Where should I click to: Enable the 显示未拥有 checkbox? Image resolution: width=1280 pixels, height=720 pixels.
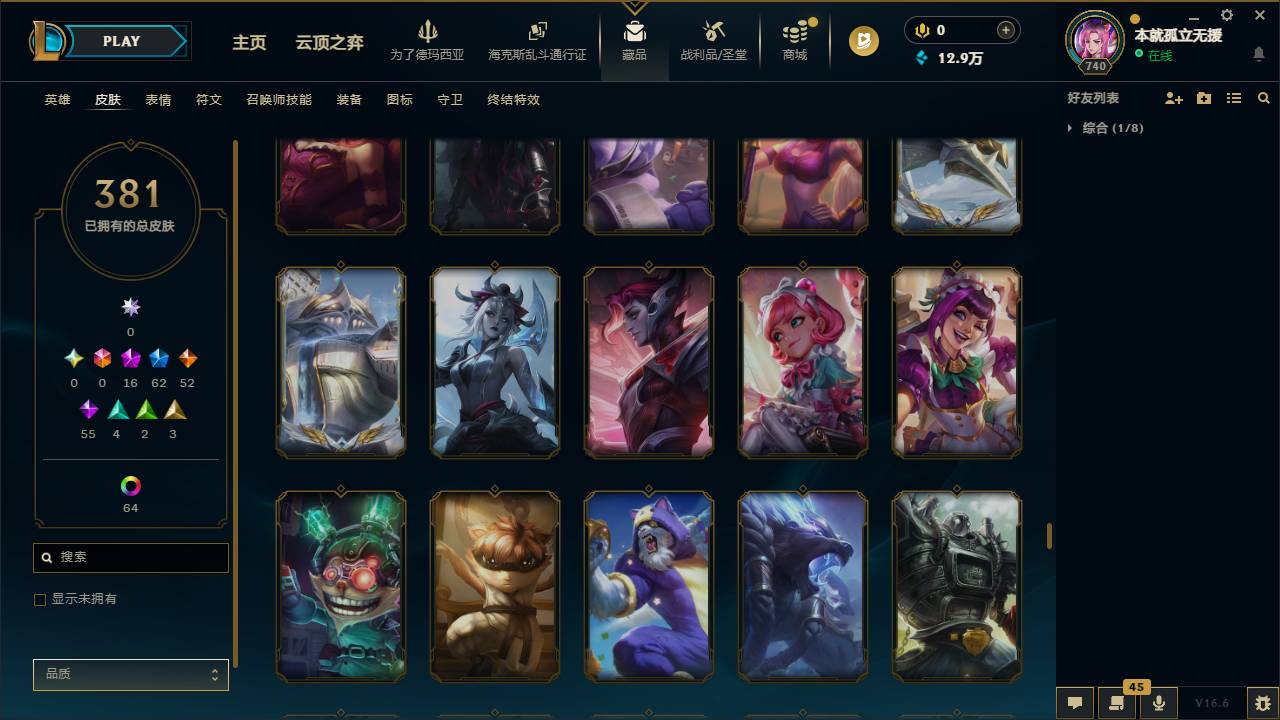coord(40,598)
